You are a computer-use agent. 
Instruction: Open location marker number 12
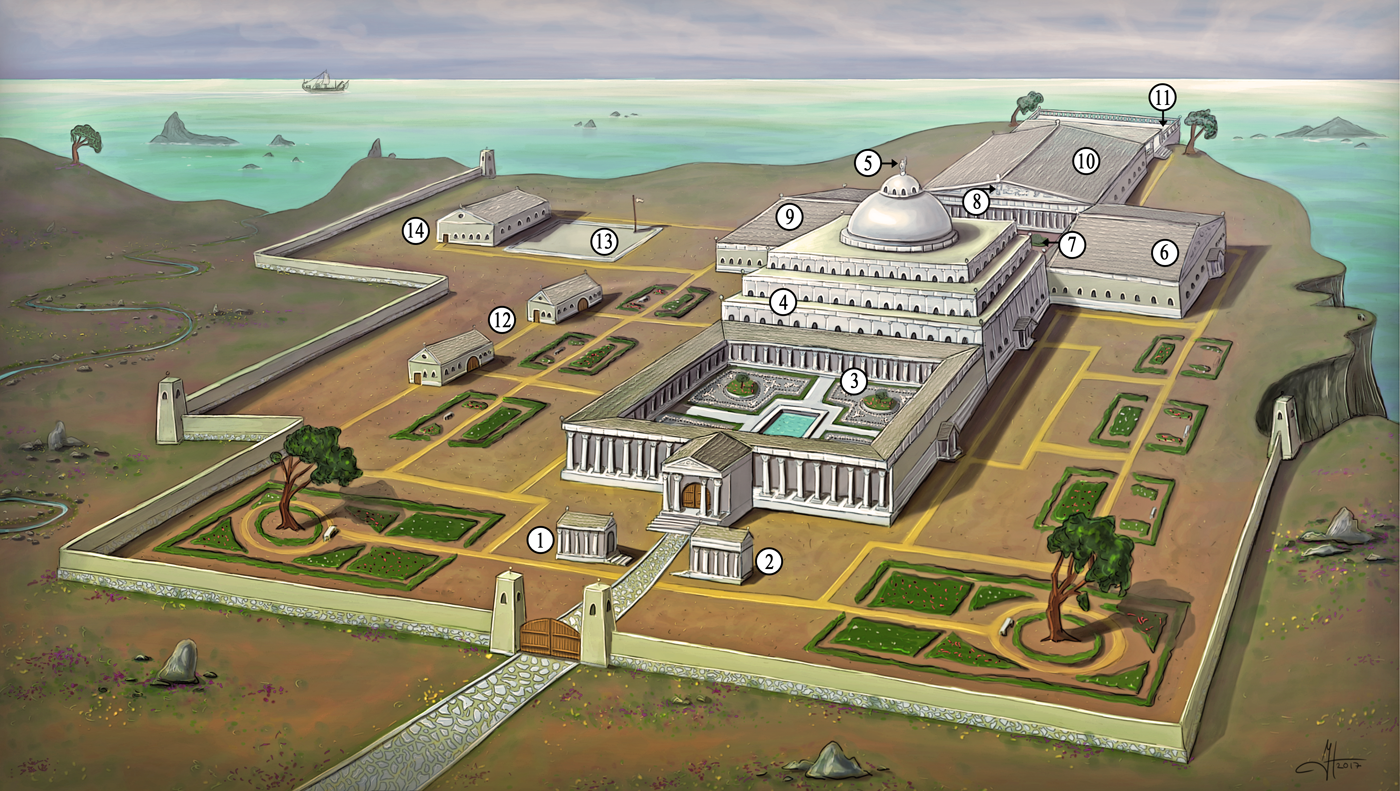pyautogui.click(x=502, y=320)
